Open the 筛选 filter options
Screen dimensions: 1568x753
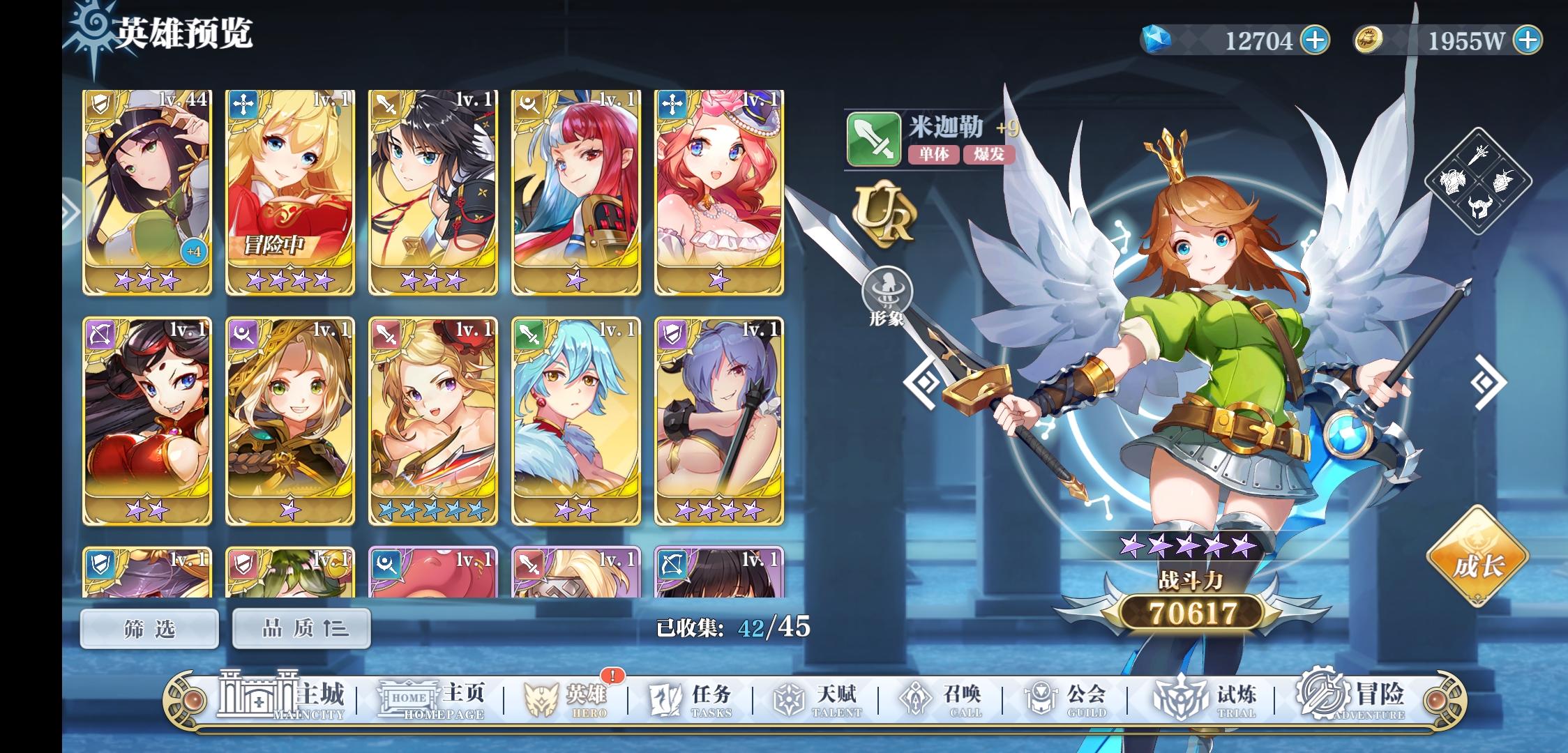pos(147,627)
